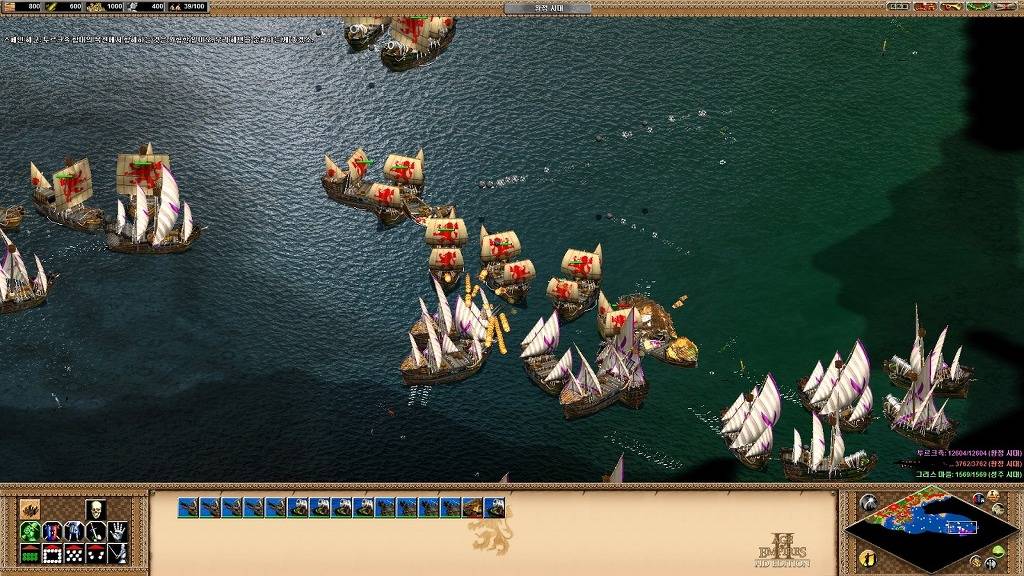Select the green aggressive stance icon
The image size is (1024, 576).
click(30, 531)
